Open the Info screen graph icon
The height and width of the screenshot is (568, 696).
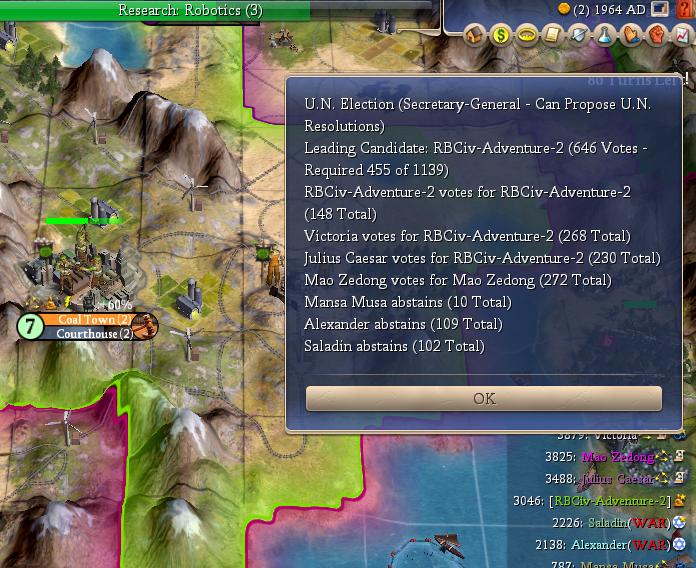click(x=682, y=36)
